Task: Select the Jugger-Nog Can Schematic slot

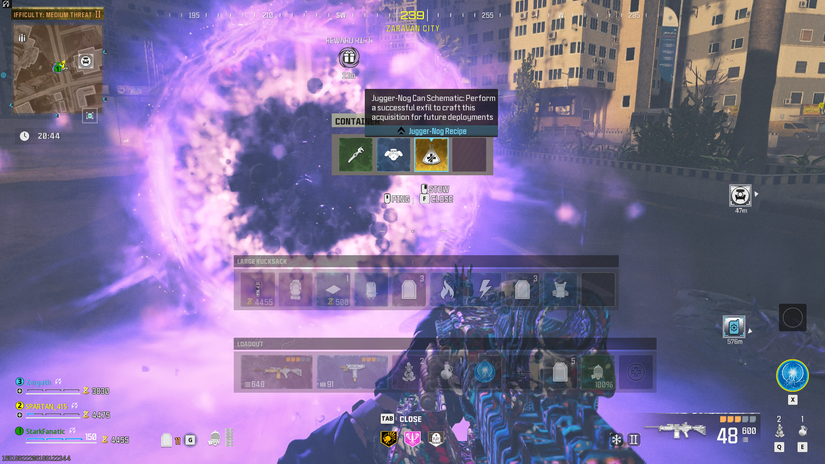Action: point(431,155)
